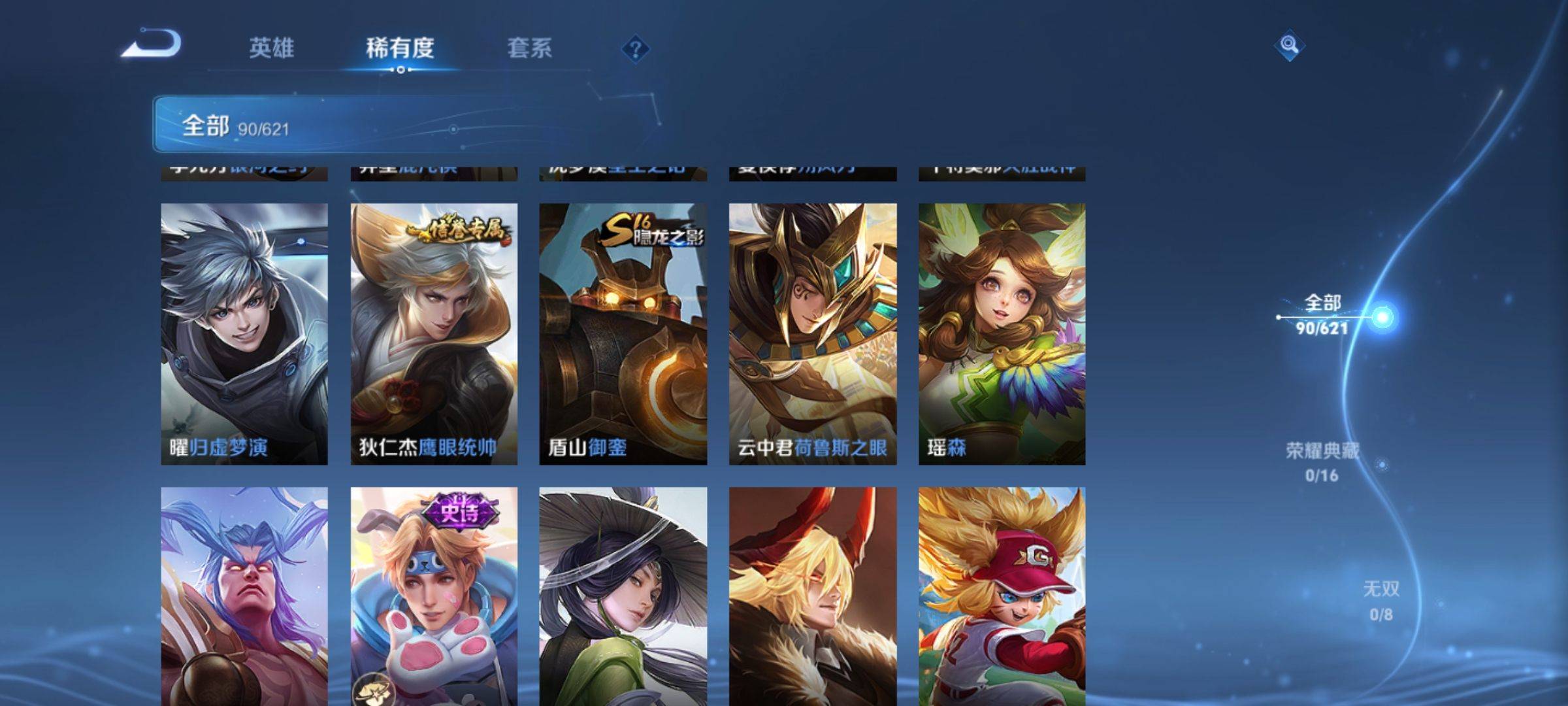Filter by 无双 rarity
1568x706 pixels.
(1380, 600)
